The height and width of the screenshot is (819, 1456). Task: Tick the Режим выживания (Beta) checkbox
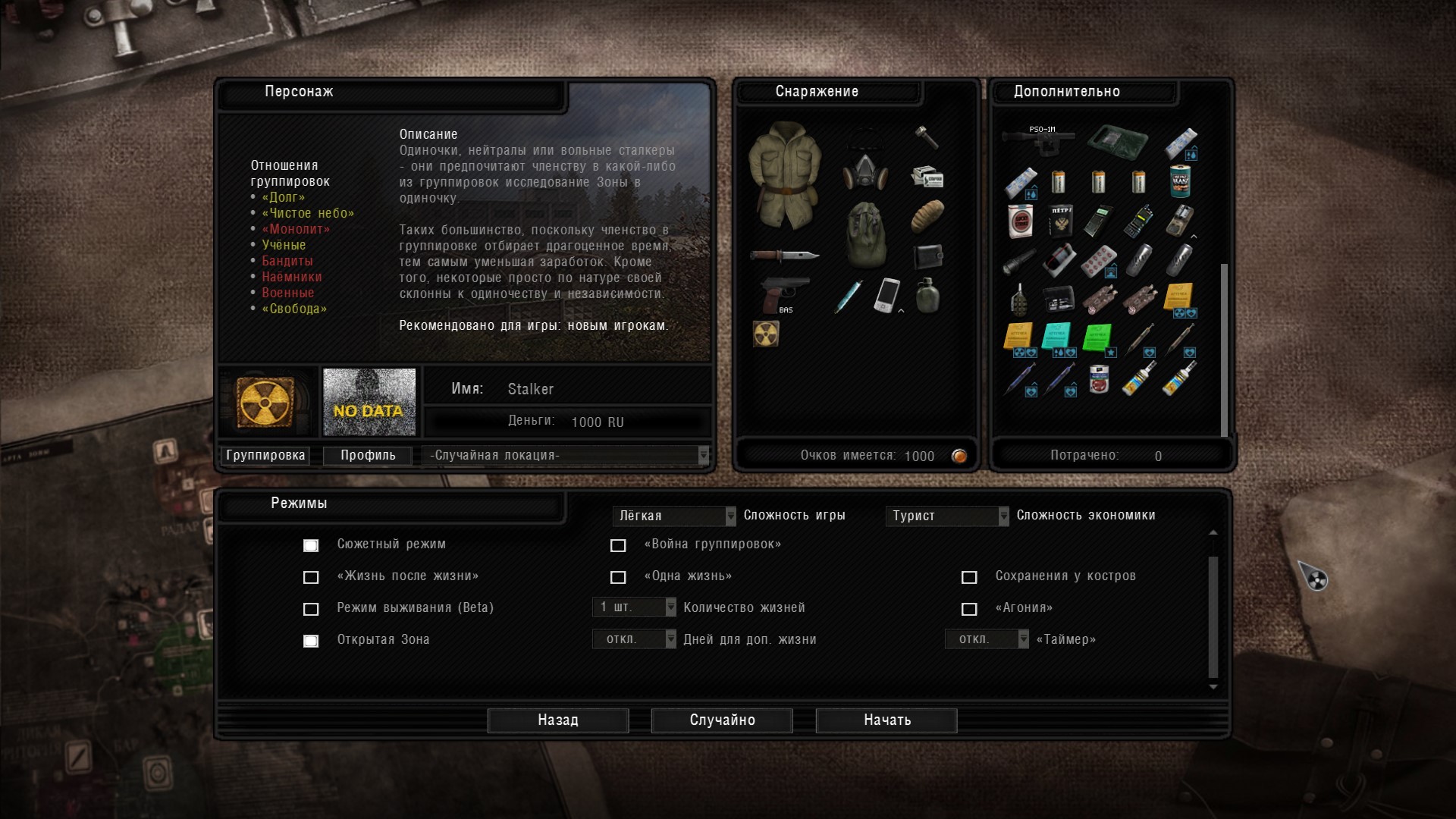(x=311, y=609)
